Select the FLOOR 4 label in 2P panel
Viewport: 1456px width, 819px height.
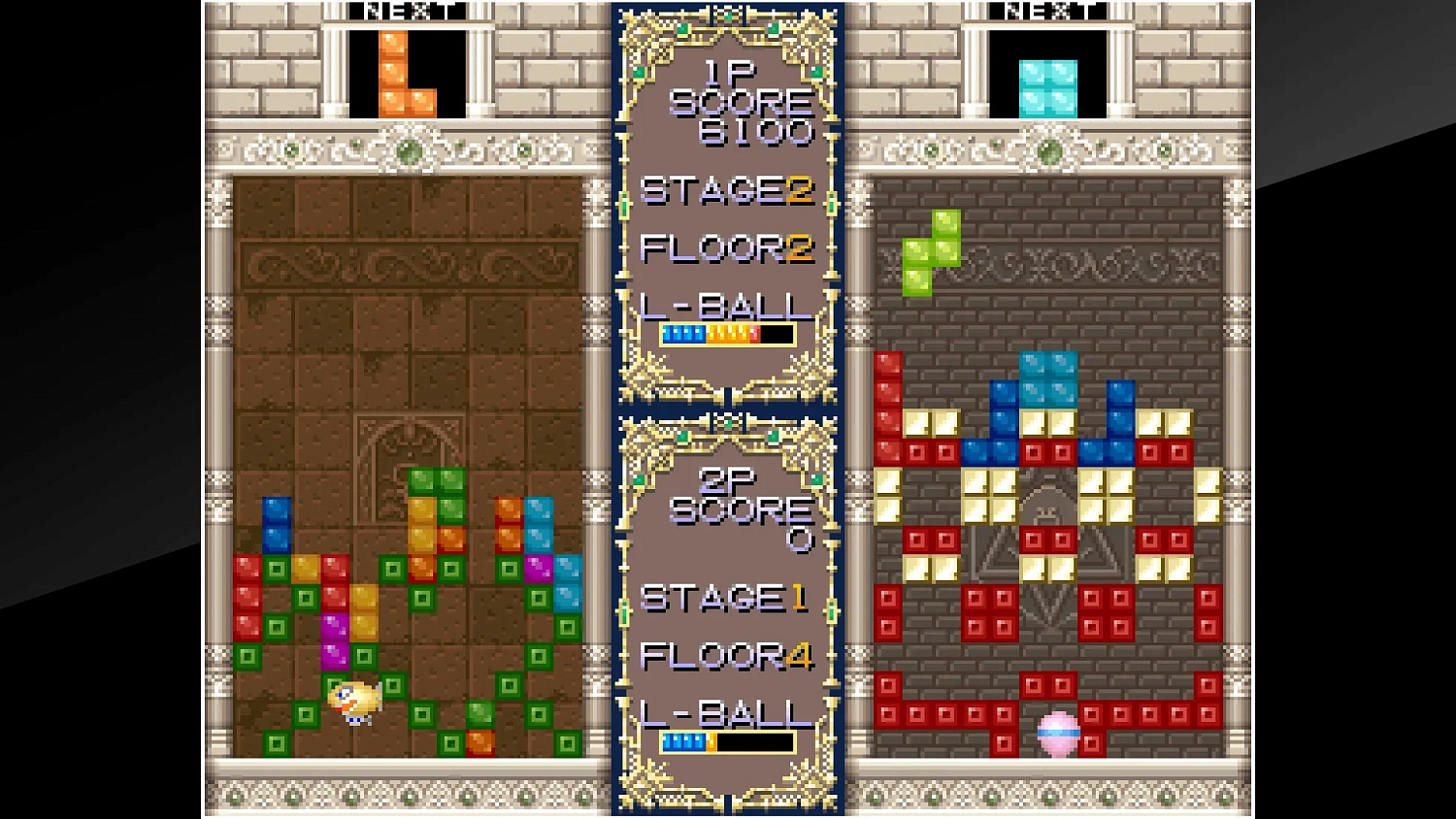(x=726, y=656)
